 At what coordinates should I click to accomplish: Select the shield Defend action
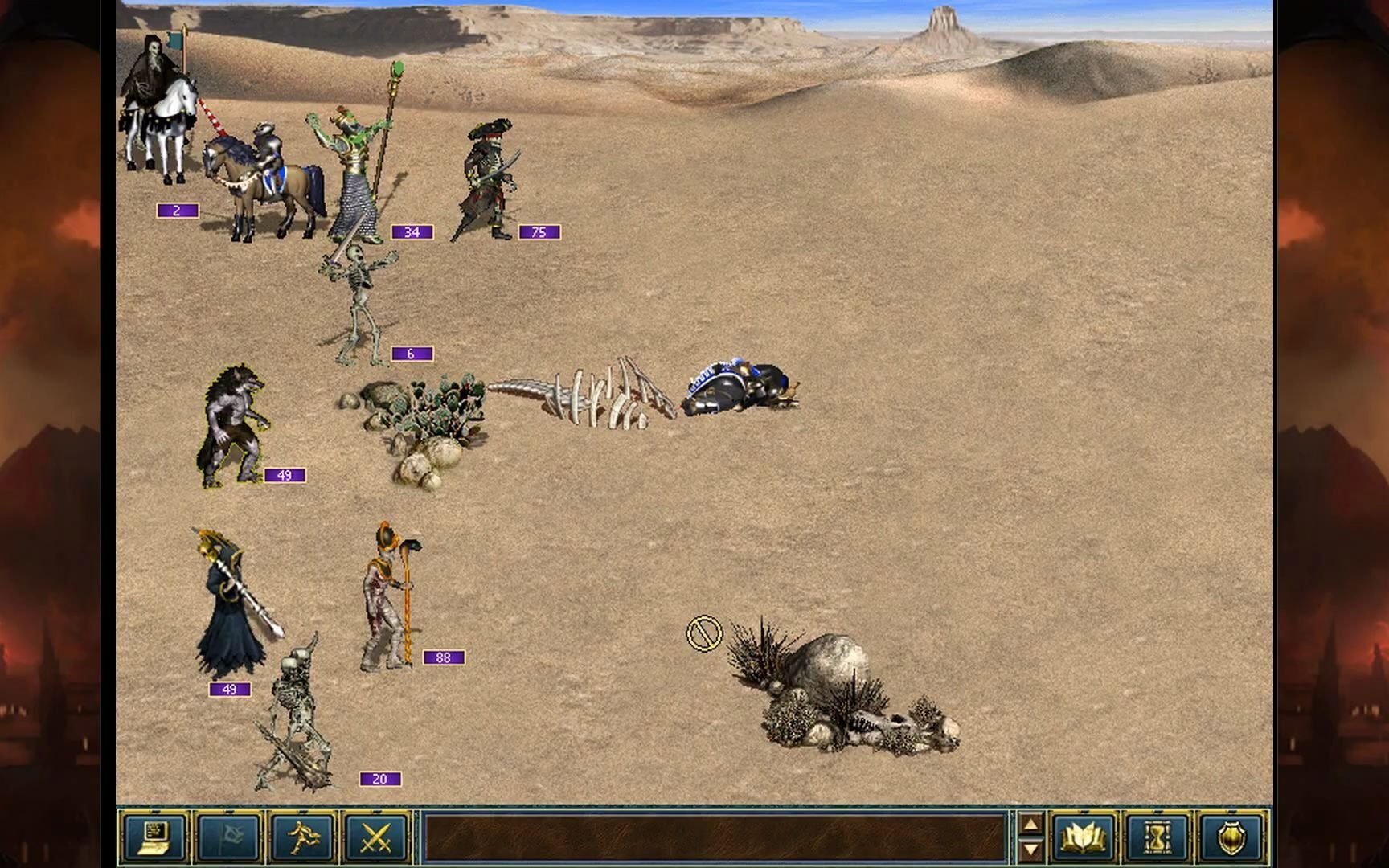click(1230, 837)
